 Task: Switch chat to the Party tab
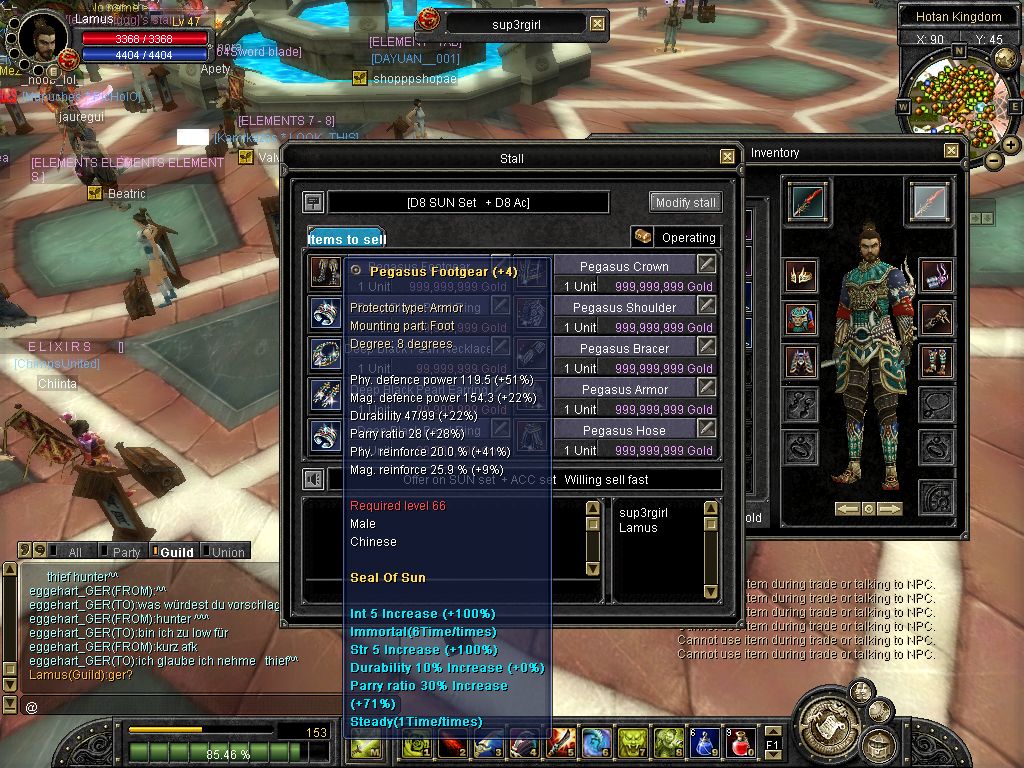coord(123,552)
